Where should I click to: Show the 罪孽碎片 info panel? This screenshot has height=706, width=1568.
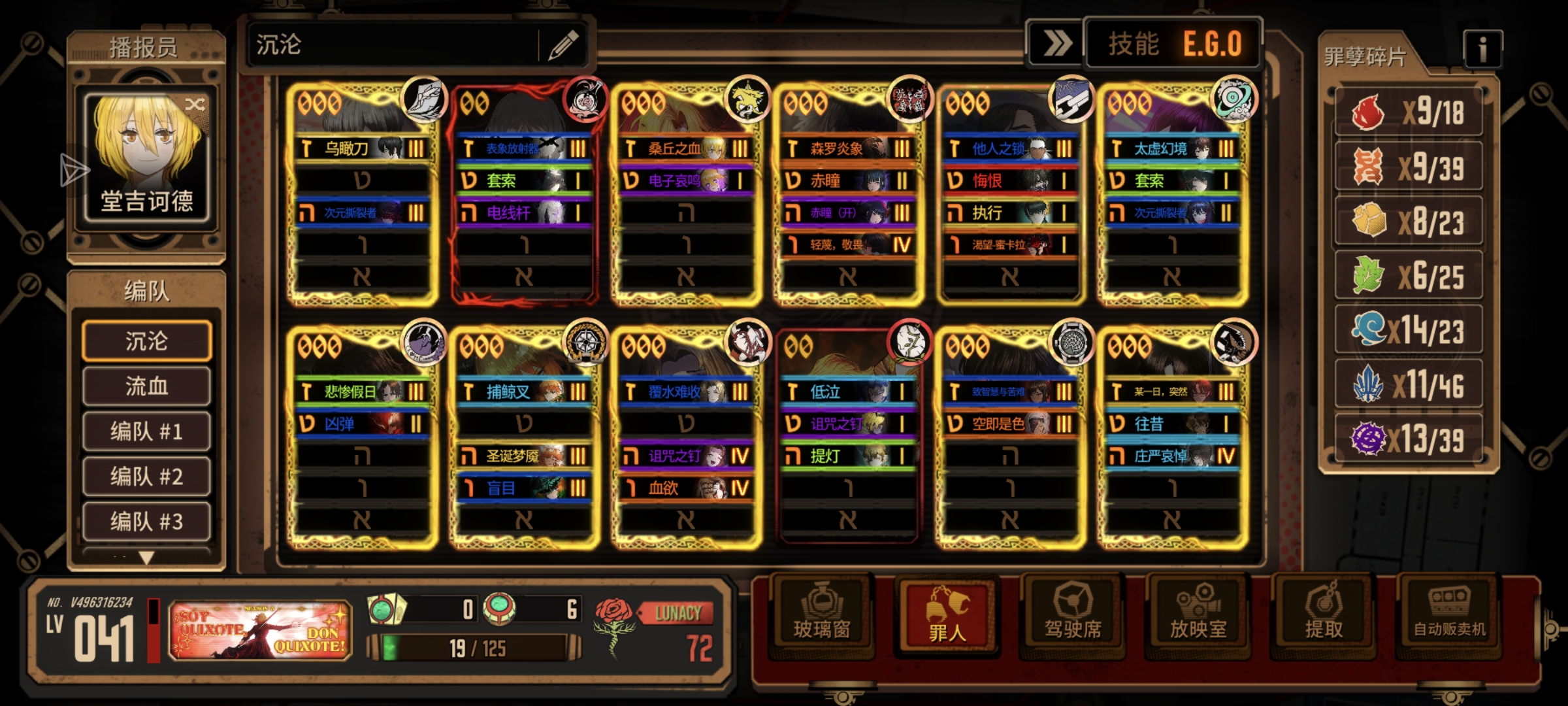(1482, 49)
